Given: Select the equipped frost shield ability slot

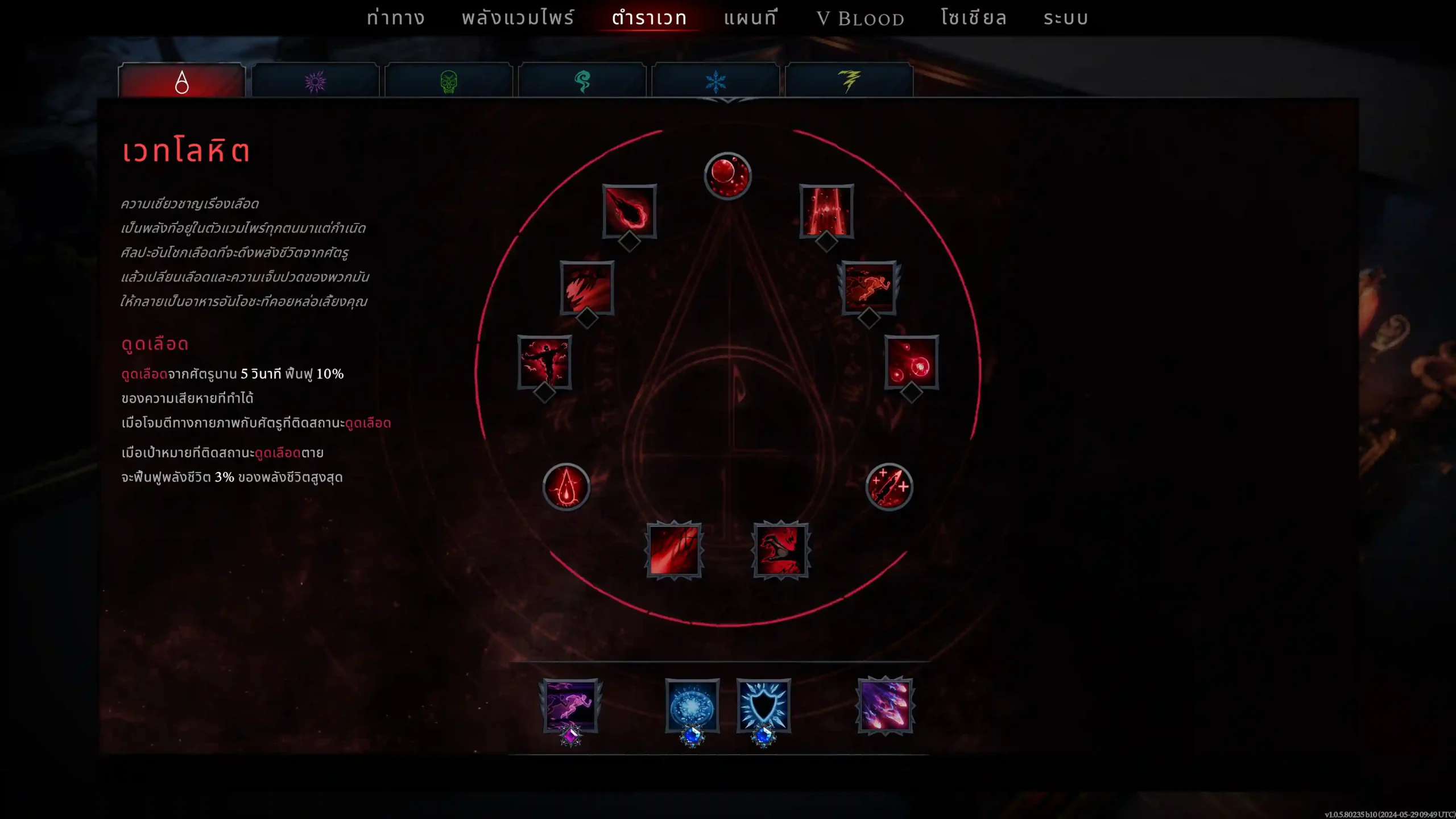Looking at the screenshot, I should click(763, 705).
